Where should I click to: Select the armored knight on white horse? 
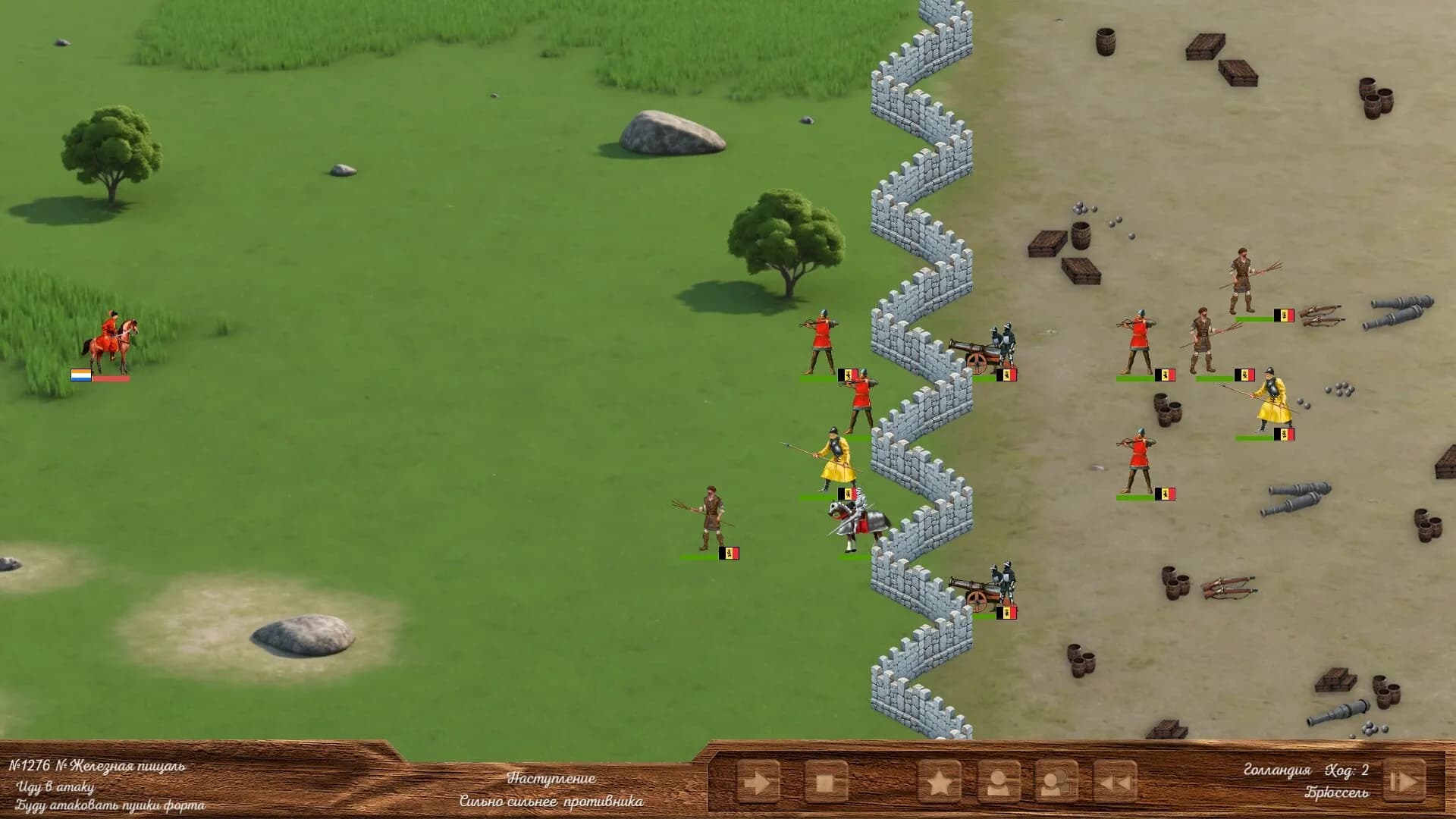(857, 523)
